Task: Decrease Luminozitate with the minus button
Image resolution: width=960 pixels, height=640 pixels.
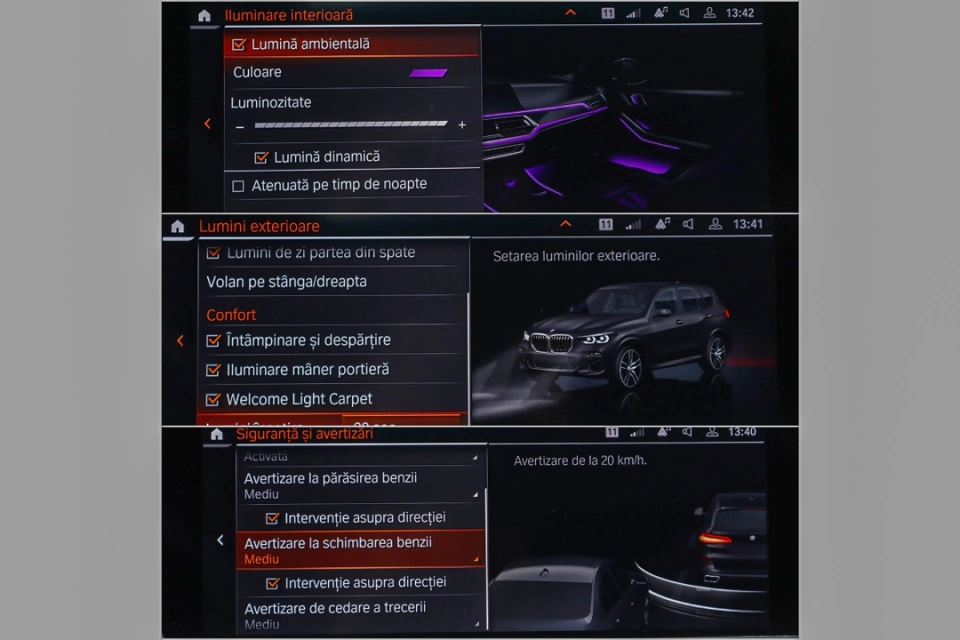Action: point(240,126)
